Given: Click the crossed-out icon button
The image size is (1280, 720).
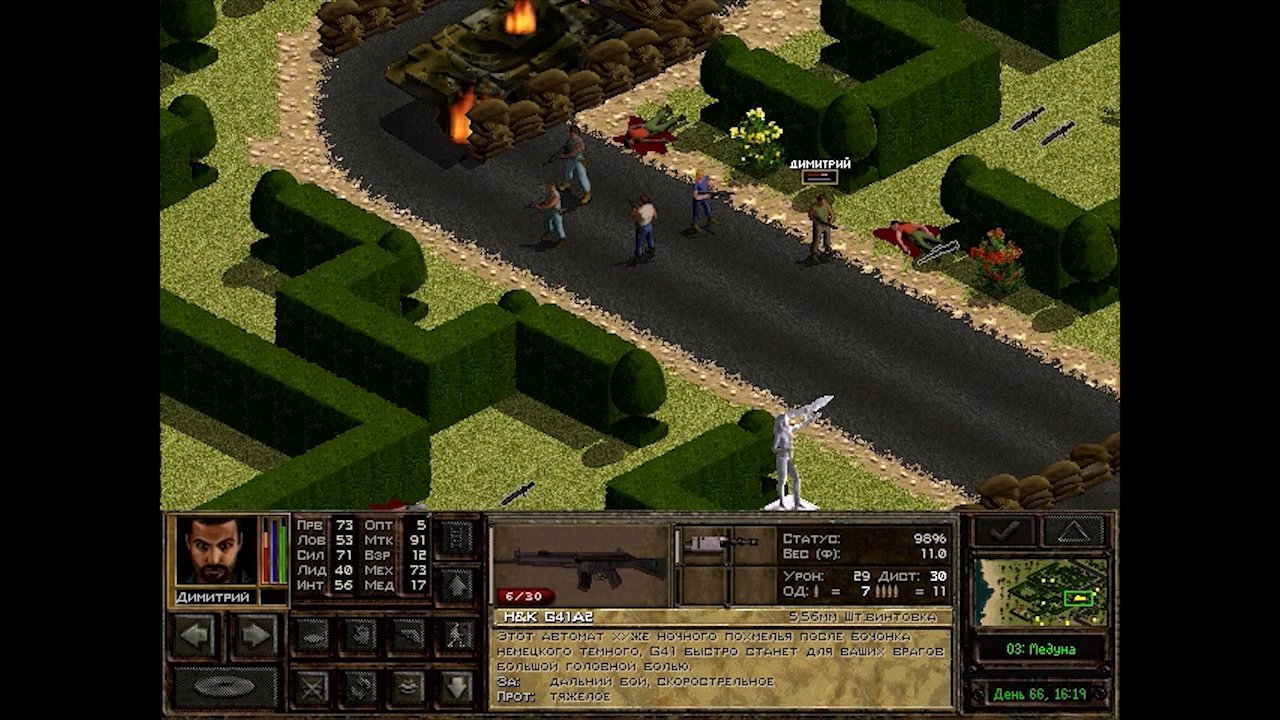Looking at the screenshot, I should (313, 687).
